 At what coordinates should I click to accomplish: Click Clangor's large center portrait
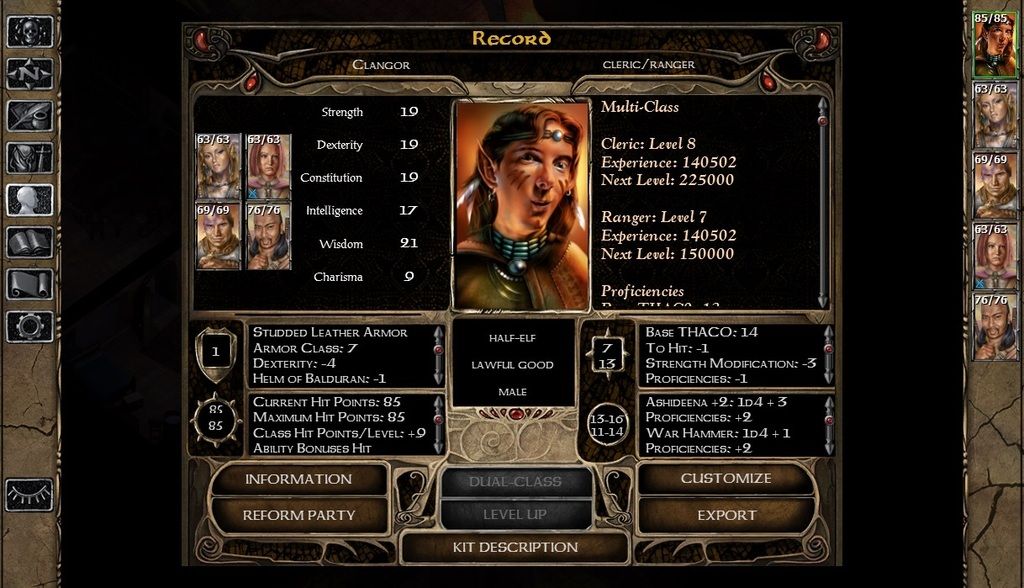[x=520, y=205]
